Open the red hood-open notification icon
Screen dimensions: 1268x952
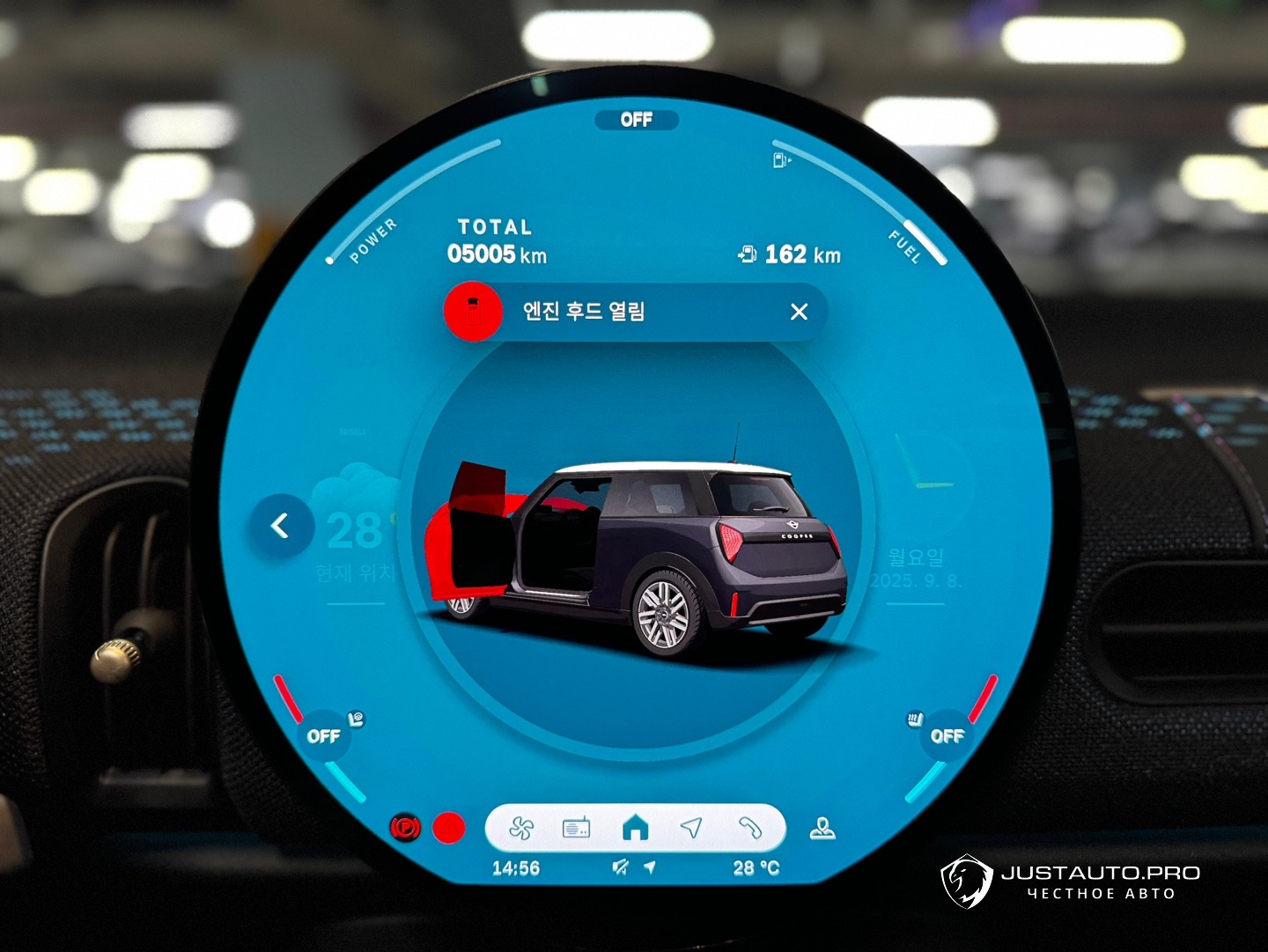click(x=473, y=312)
